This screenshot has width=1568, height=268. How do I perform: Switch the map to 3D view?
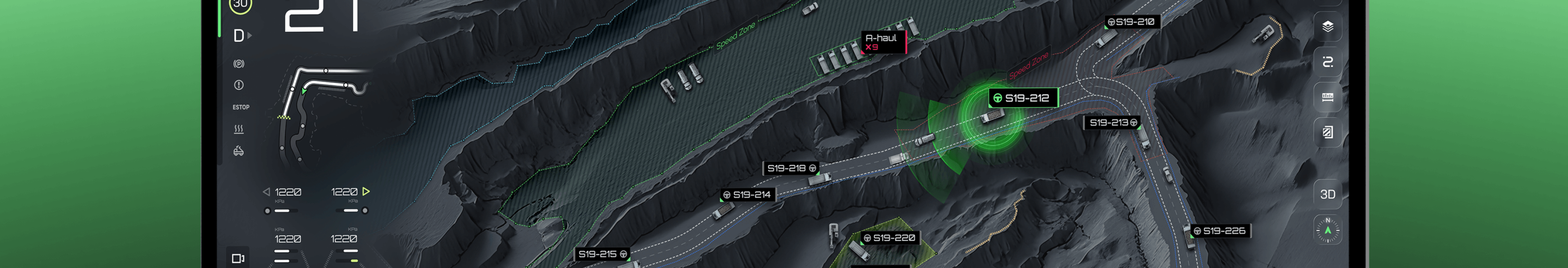[1327, 194]
